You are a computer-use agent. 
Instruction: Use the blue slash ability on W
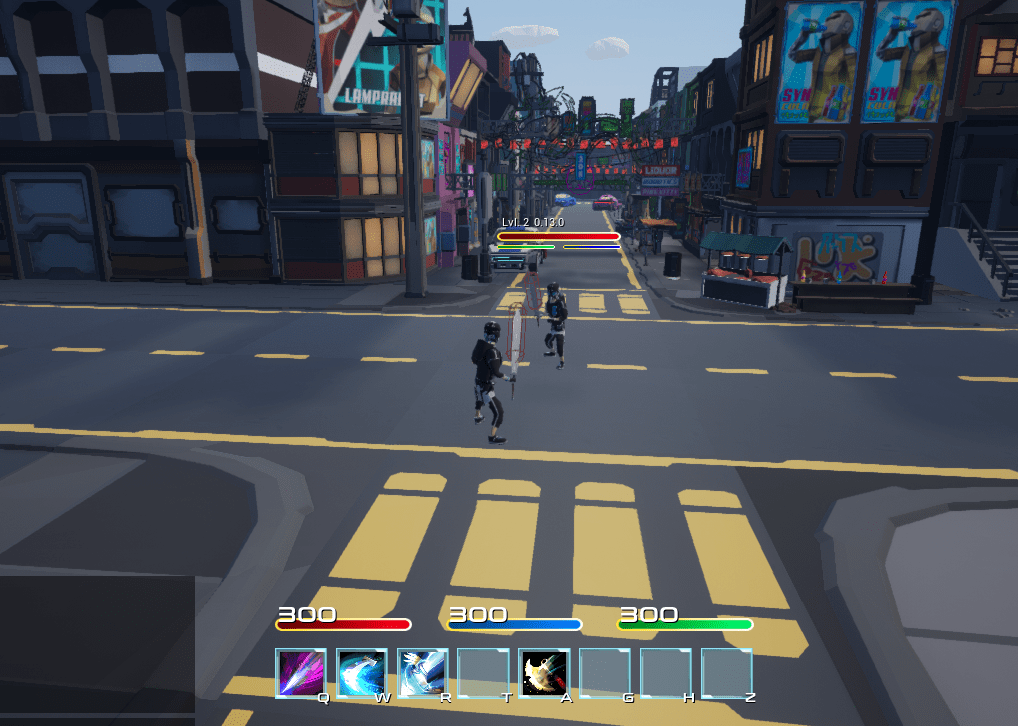click(362, 673)
